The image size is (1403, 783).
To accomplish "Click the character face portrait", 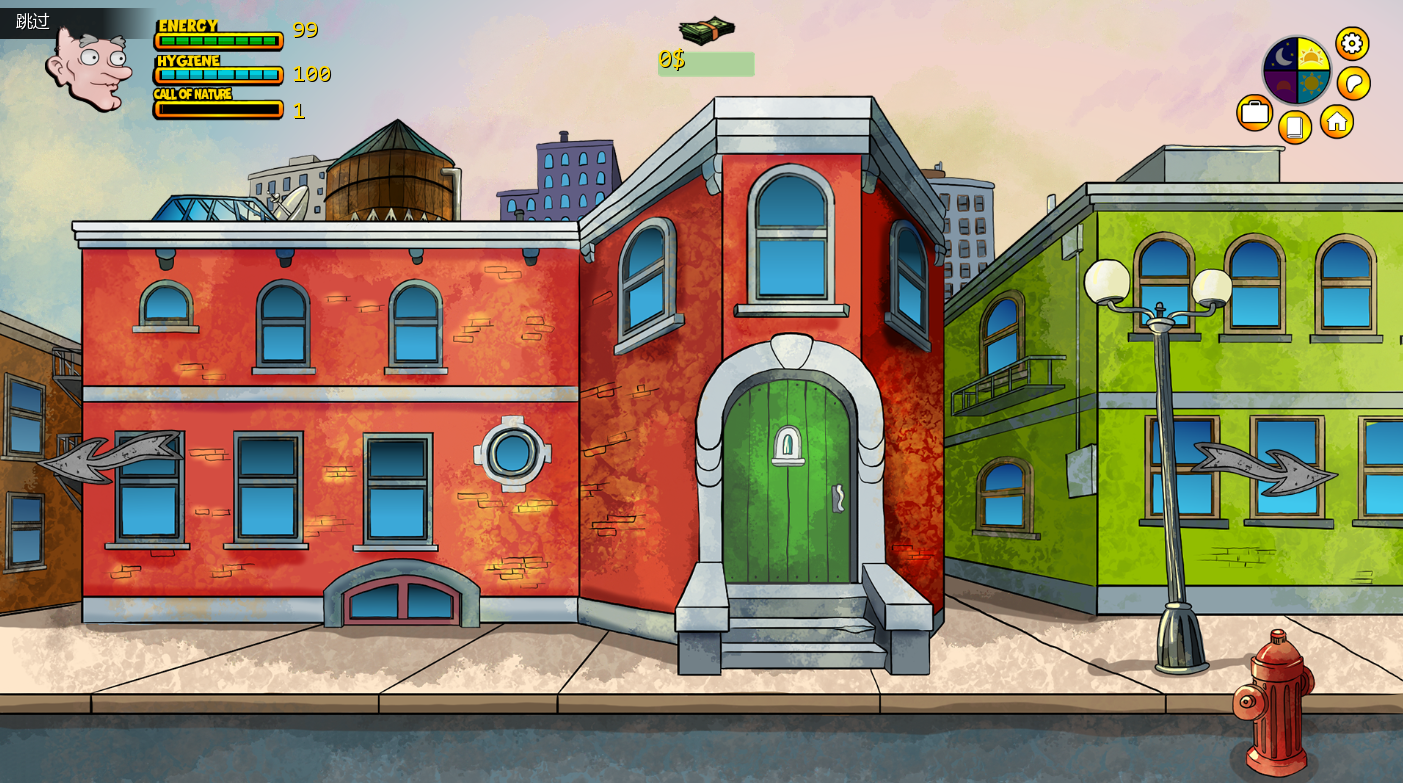I will point(88,68).
